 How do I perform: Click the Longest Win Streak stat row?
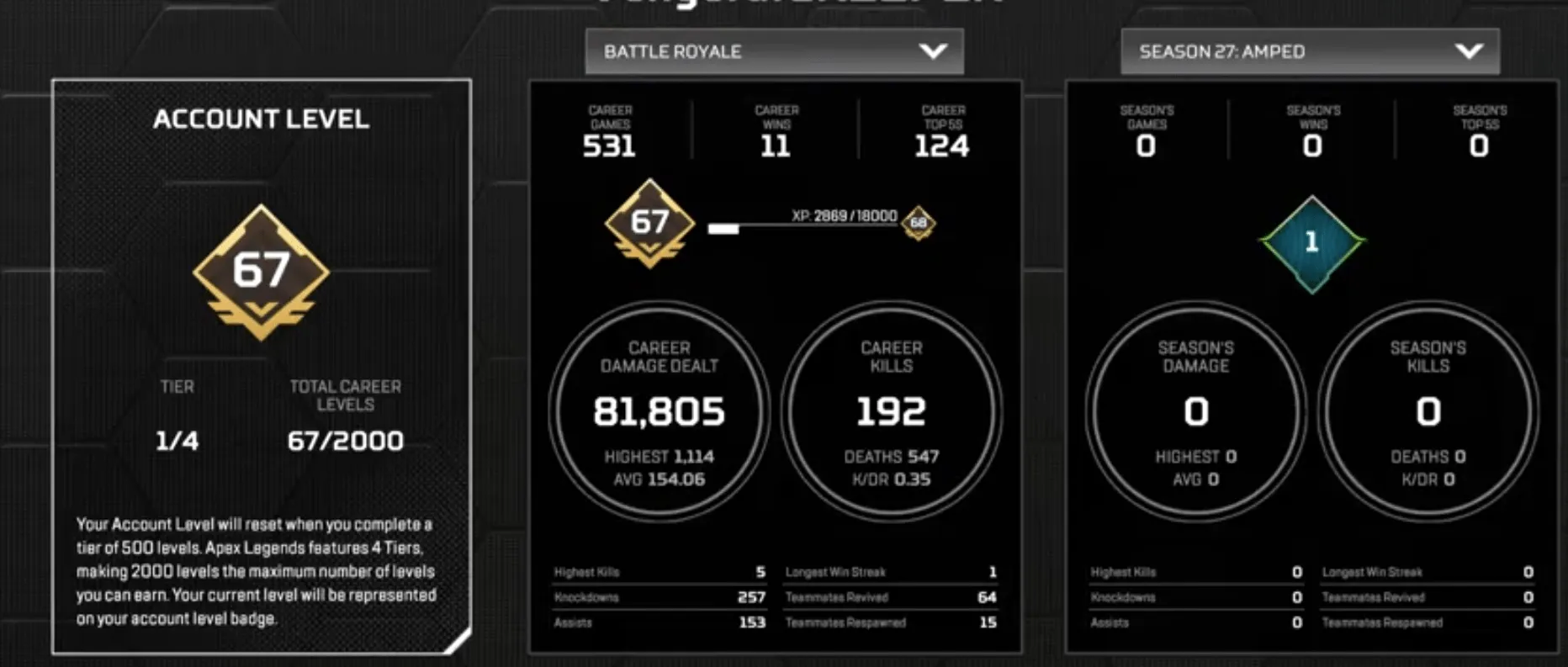pyautogui.click(x=890, y=571)
